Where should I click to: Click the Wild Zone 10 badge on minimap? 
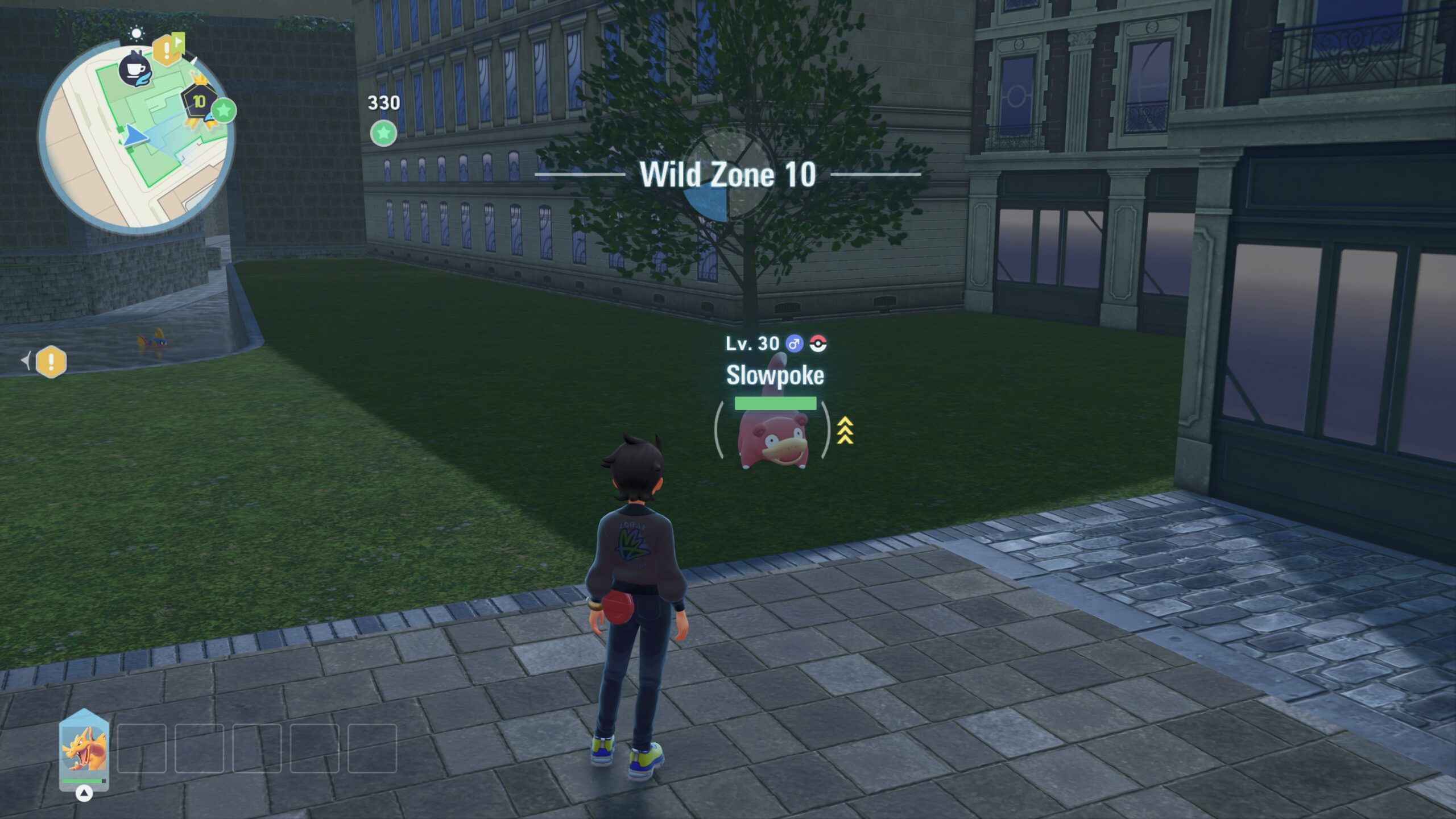click(198, 102)
